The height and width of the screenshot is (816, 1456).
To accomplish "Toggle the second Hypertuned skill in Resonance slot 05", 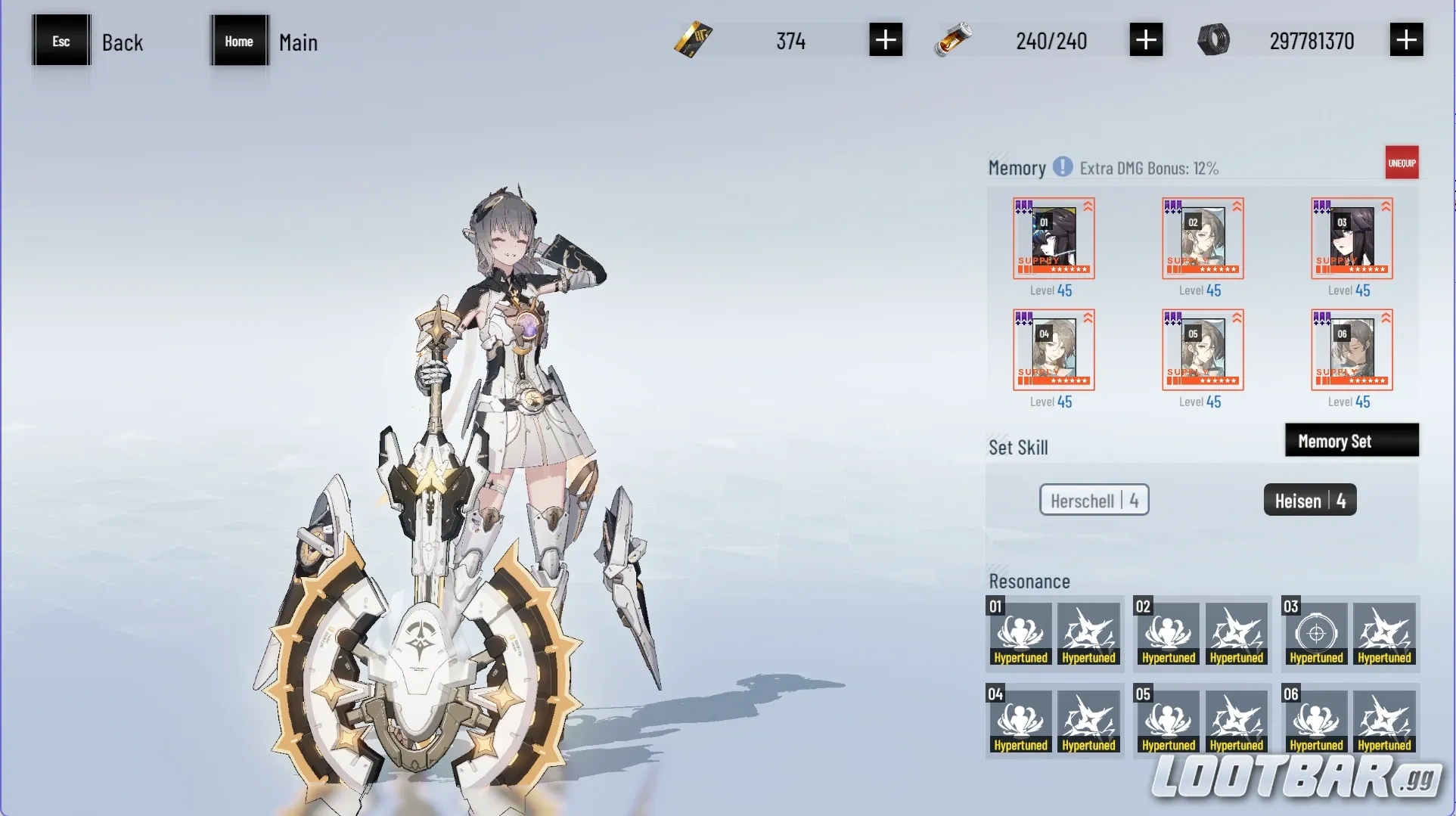I will 1236,720.
